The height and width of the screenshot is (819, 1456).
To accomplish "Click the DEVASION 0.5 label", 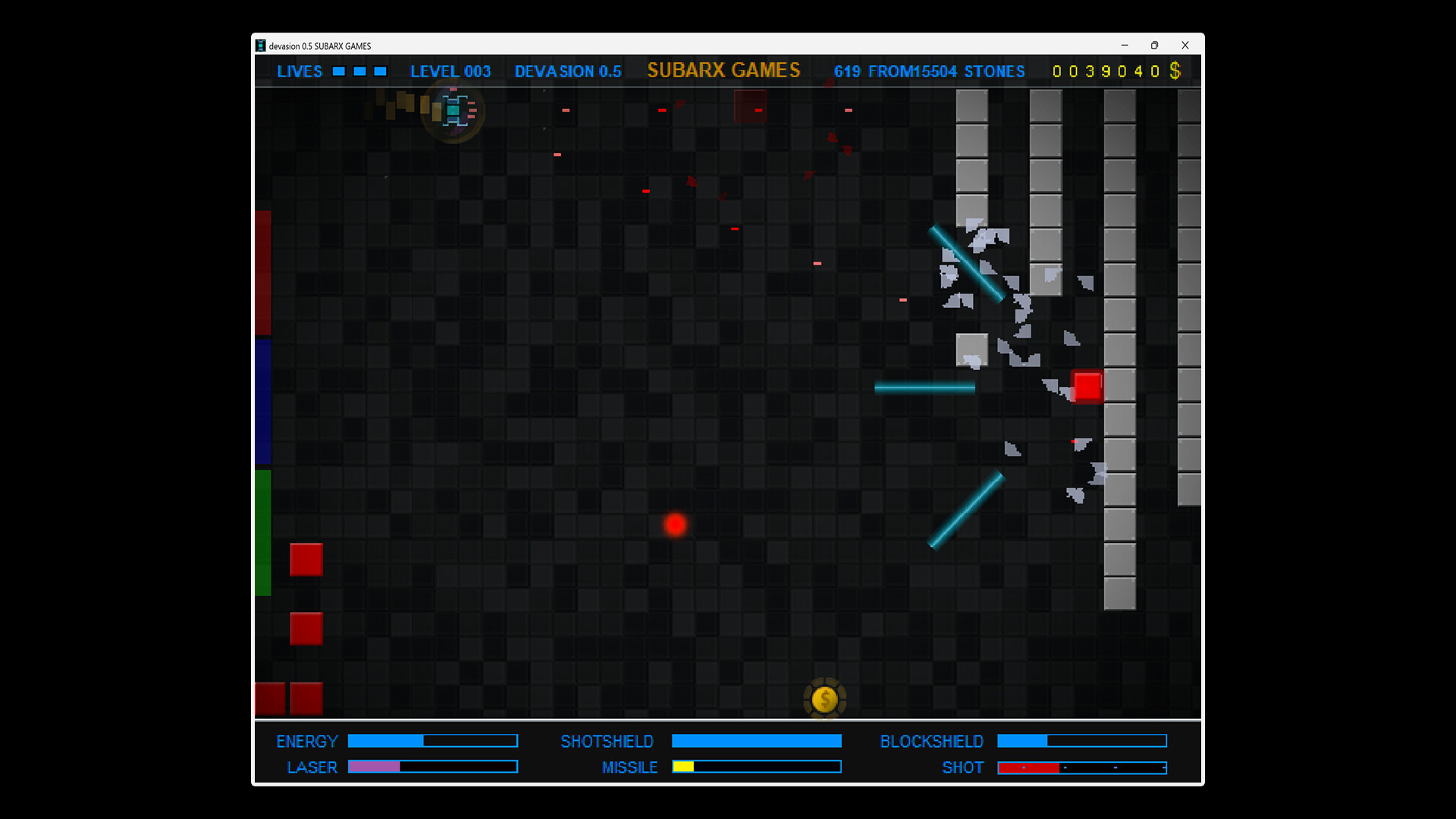I will (568, 71).
